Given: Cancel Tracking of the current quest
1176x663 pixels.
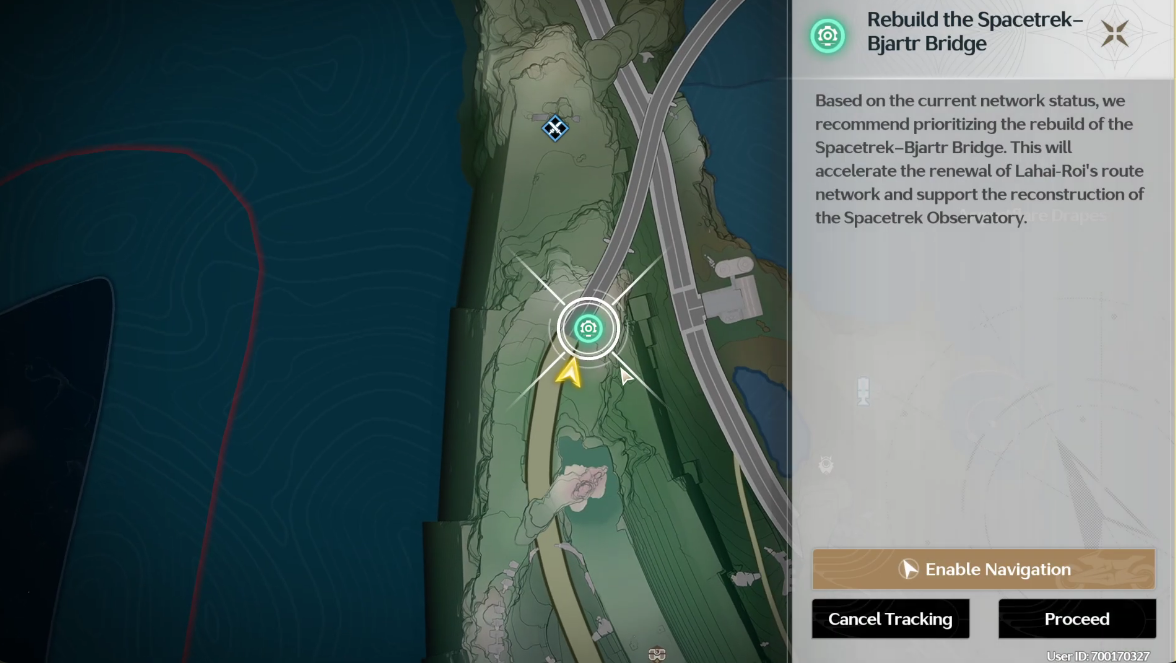Looking at the screenshot, I should point(890,619).
